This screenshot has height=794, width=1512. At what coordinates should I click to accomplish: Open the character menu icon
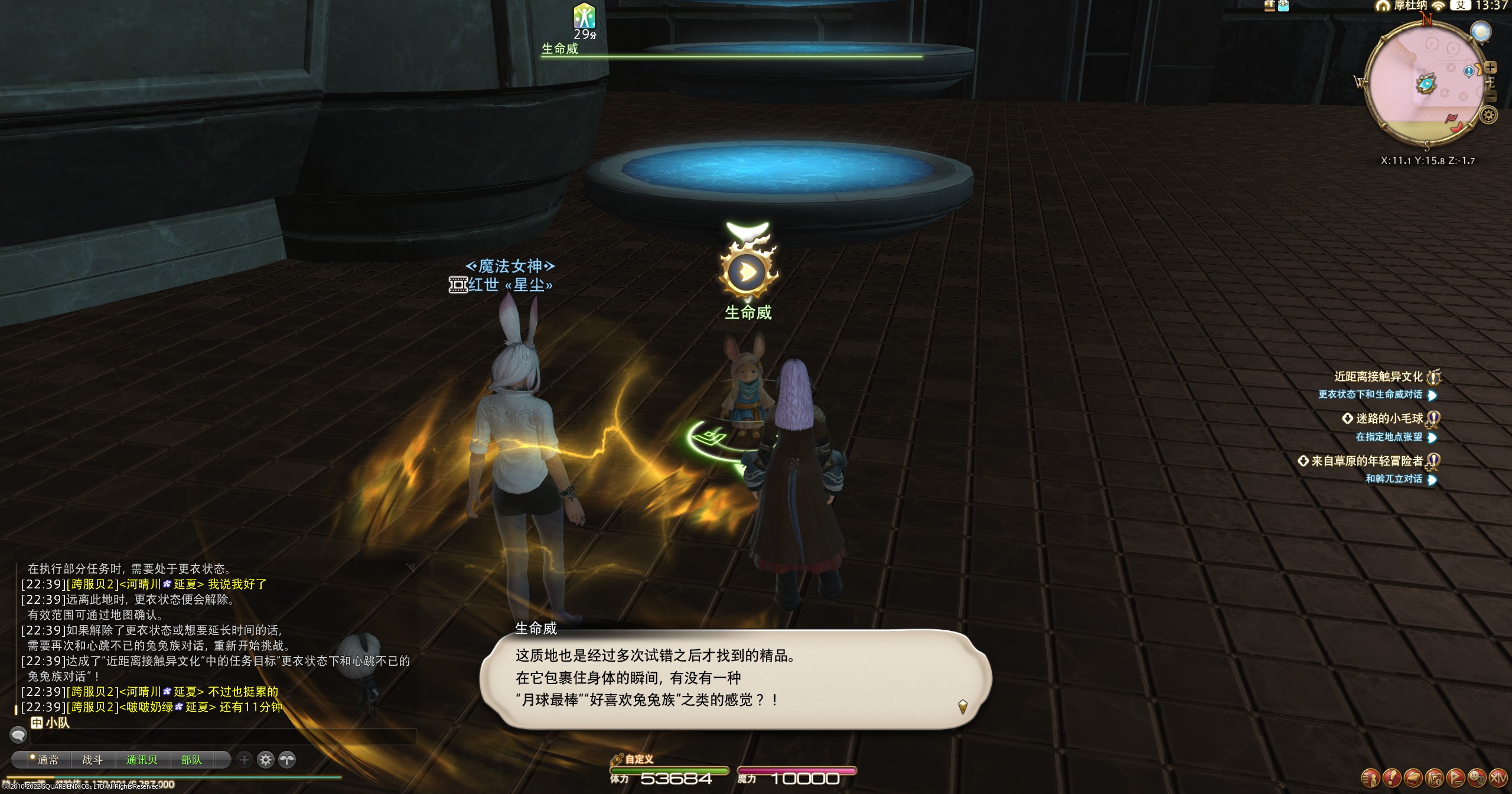coord(1370,777)
